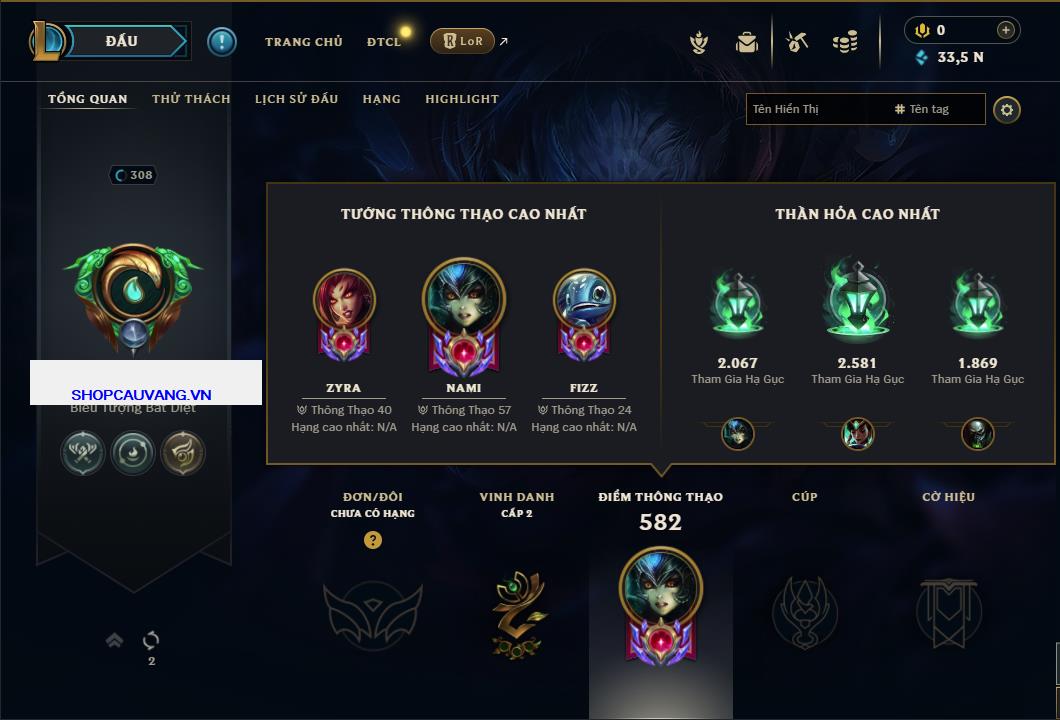1060x720 pixels.
Task: Open the TRANG CHỦ home page
Action: point(303,42)
